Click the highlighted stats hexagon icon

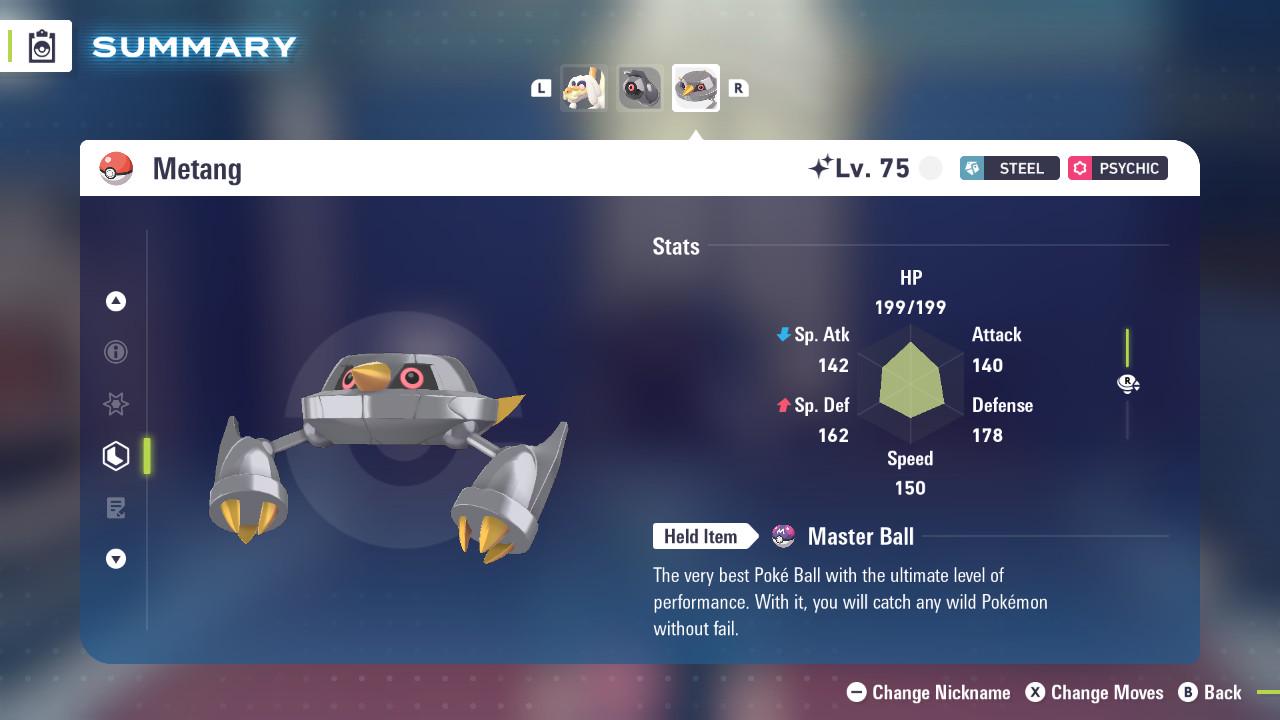pos(116,456)
